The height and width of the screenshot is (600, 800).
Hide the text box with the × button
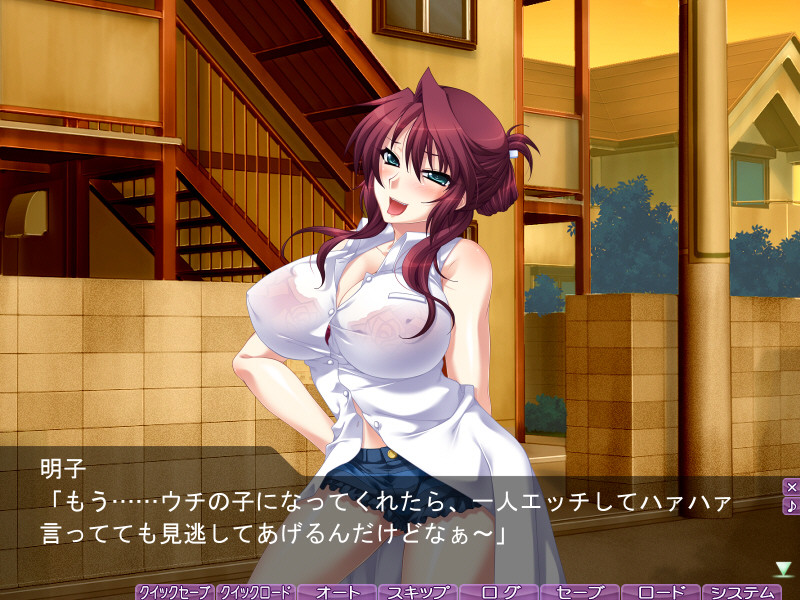pos(791,487)
